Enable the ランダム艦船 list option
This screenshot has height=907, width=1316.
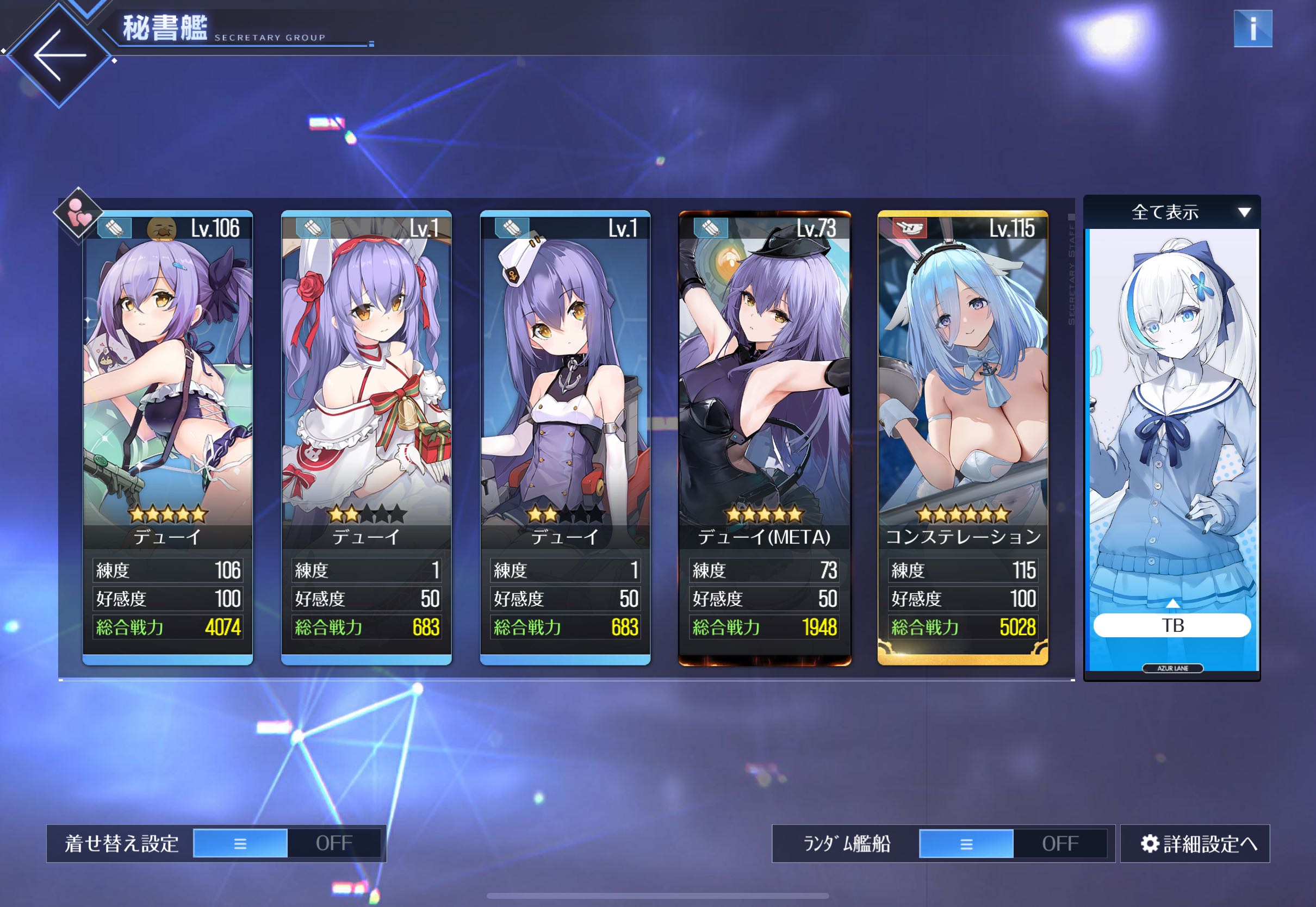pos(966,843)
